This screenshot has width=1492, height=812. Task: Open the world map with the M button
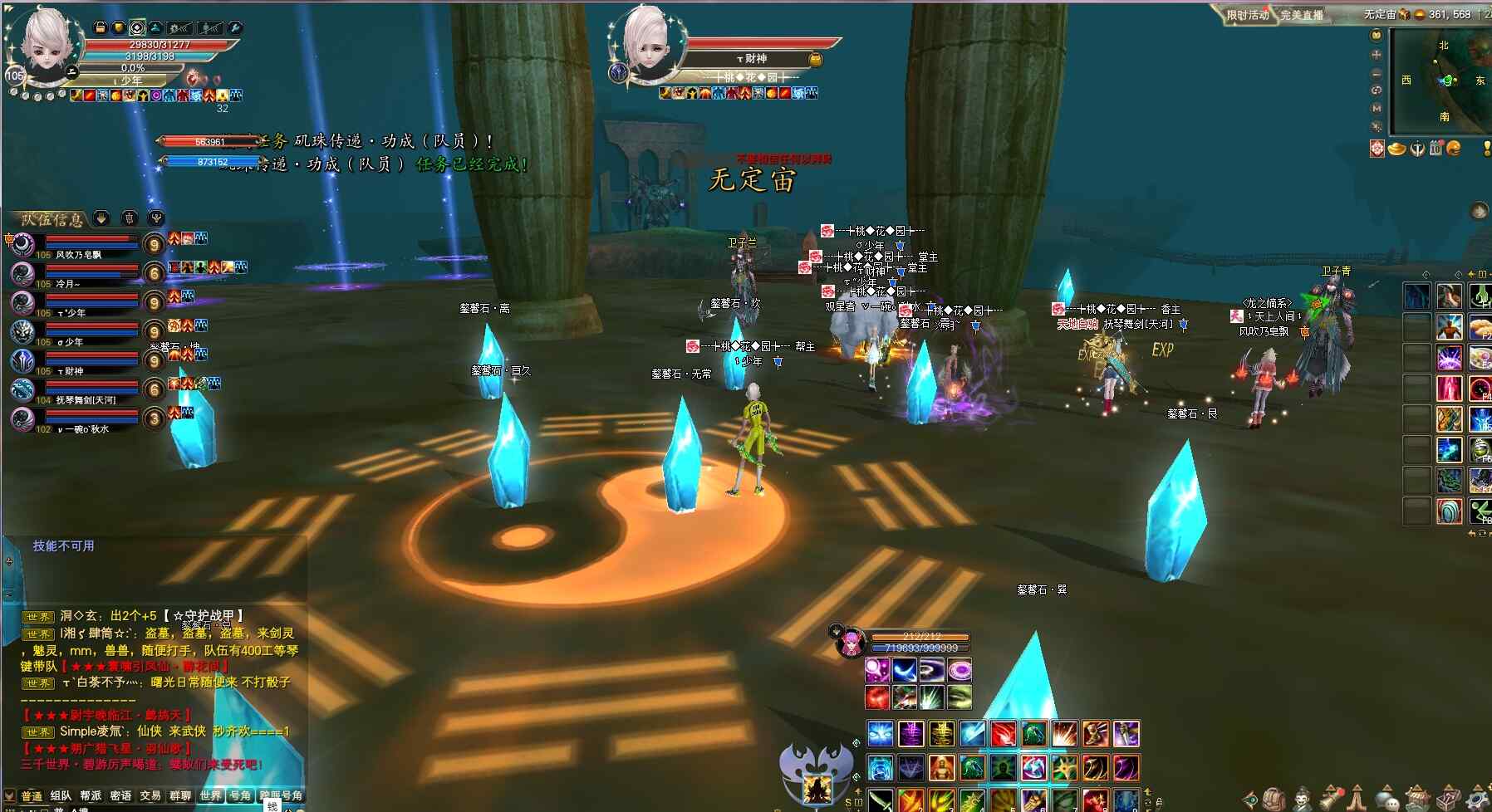point(1377,108)
